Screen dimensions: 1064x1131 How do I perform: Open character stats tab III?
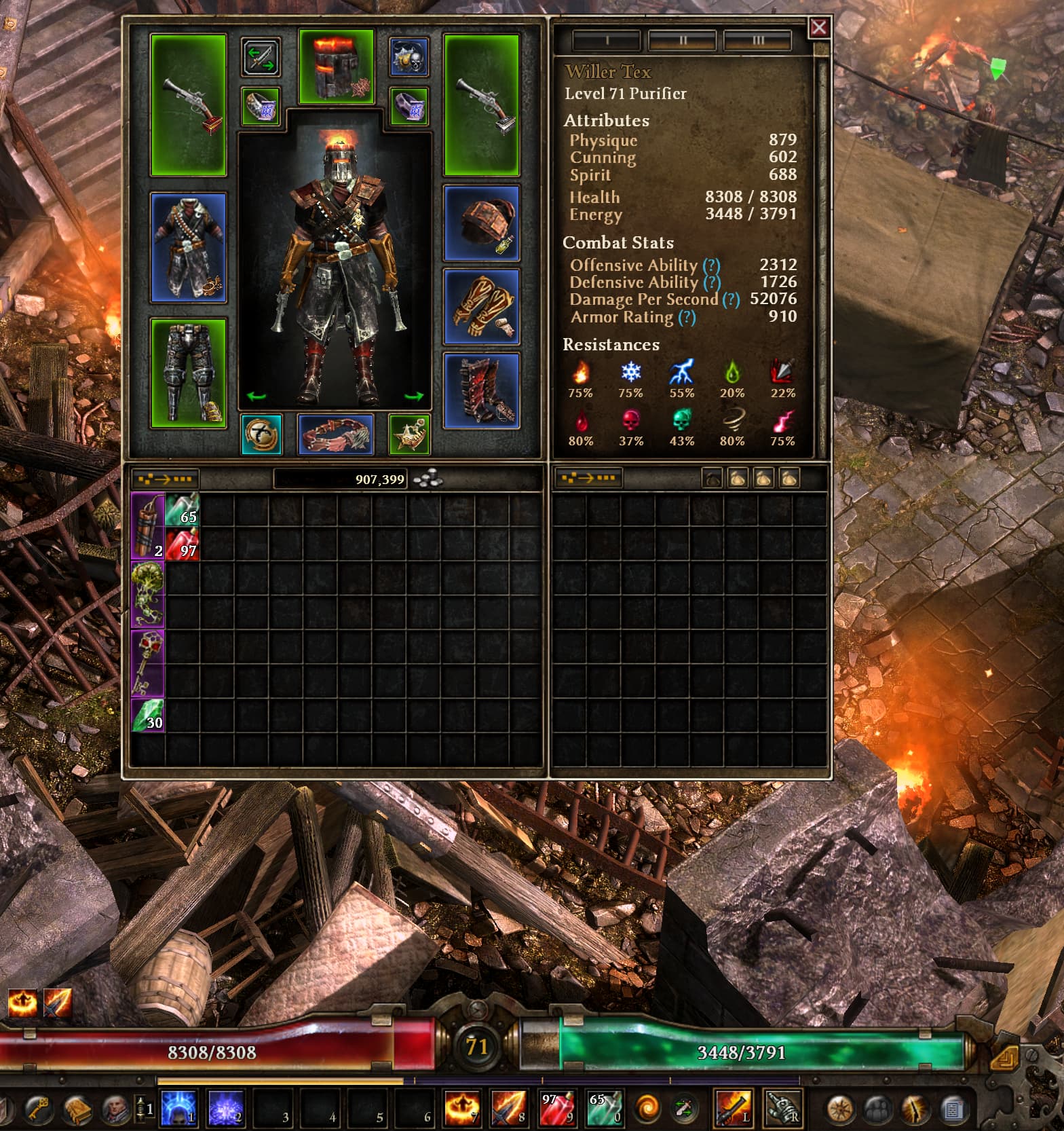[757, 41]
